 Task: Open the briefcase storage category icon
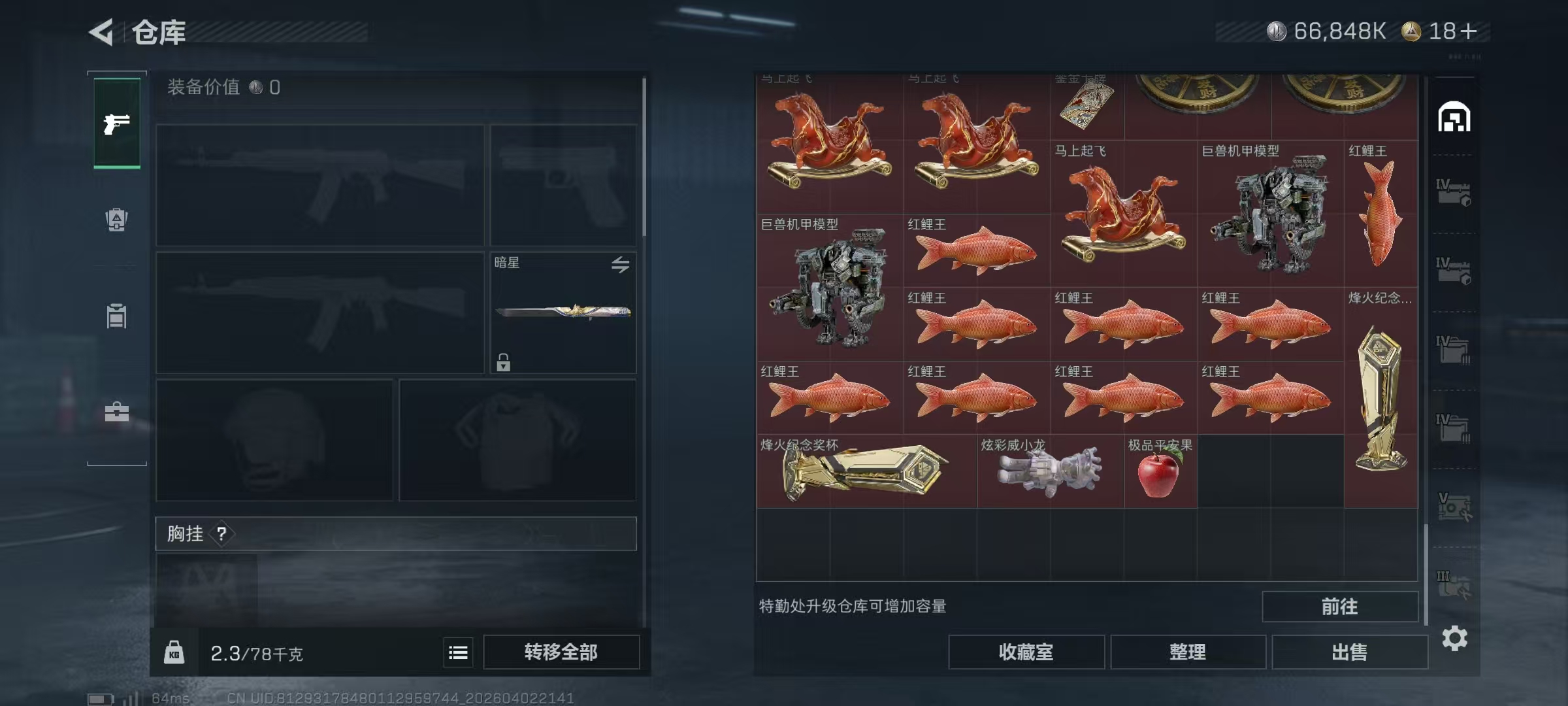point(116,413)
